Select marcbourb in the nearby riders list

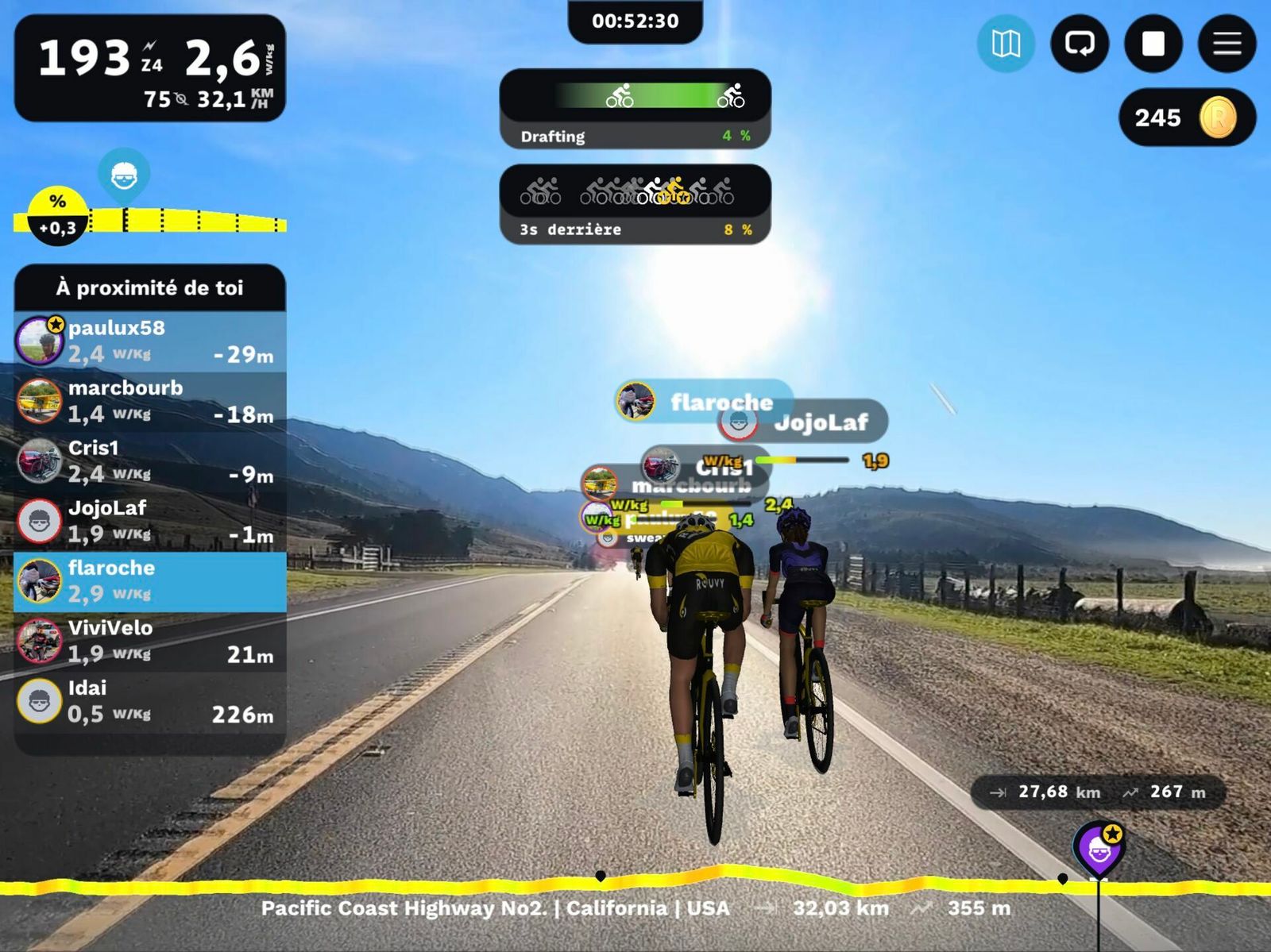150,401
